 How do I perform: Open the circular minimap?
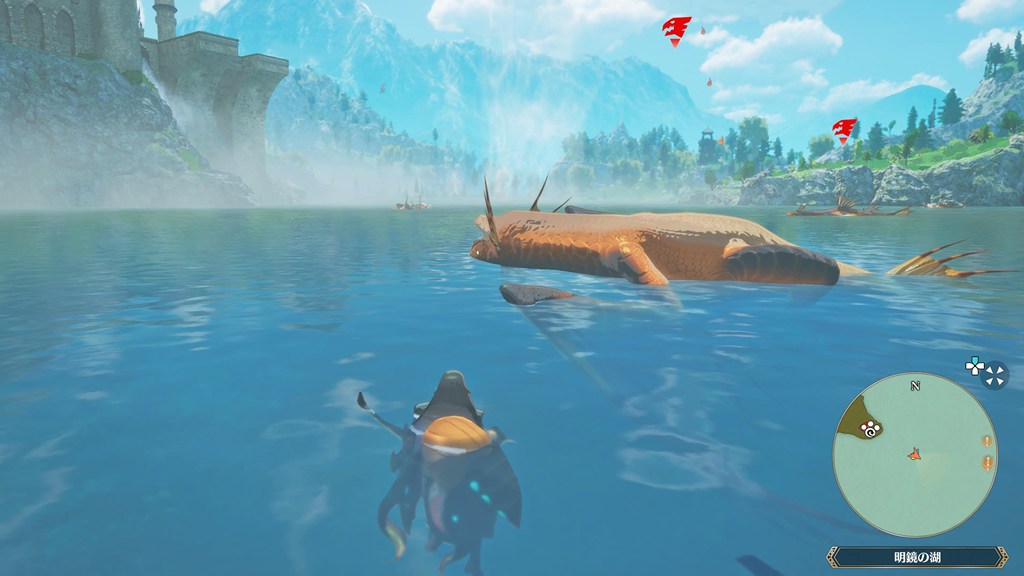point(914,455)
